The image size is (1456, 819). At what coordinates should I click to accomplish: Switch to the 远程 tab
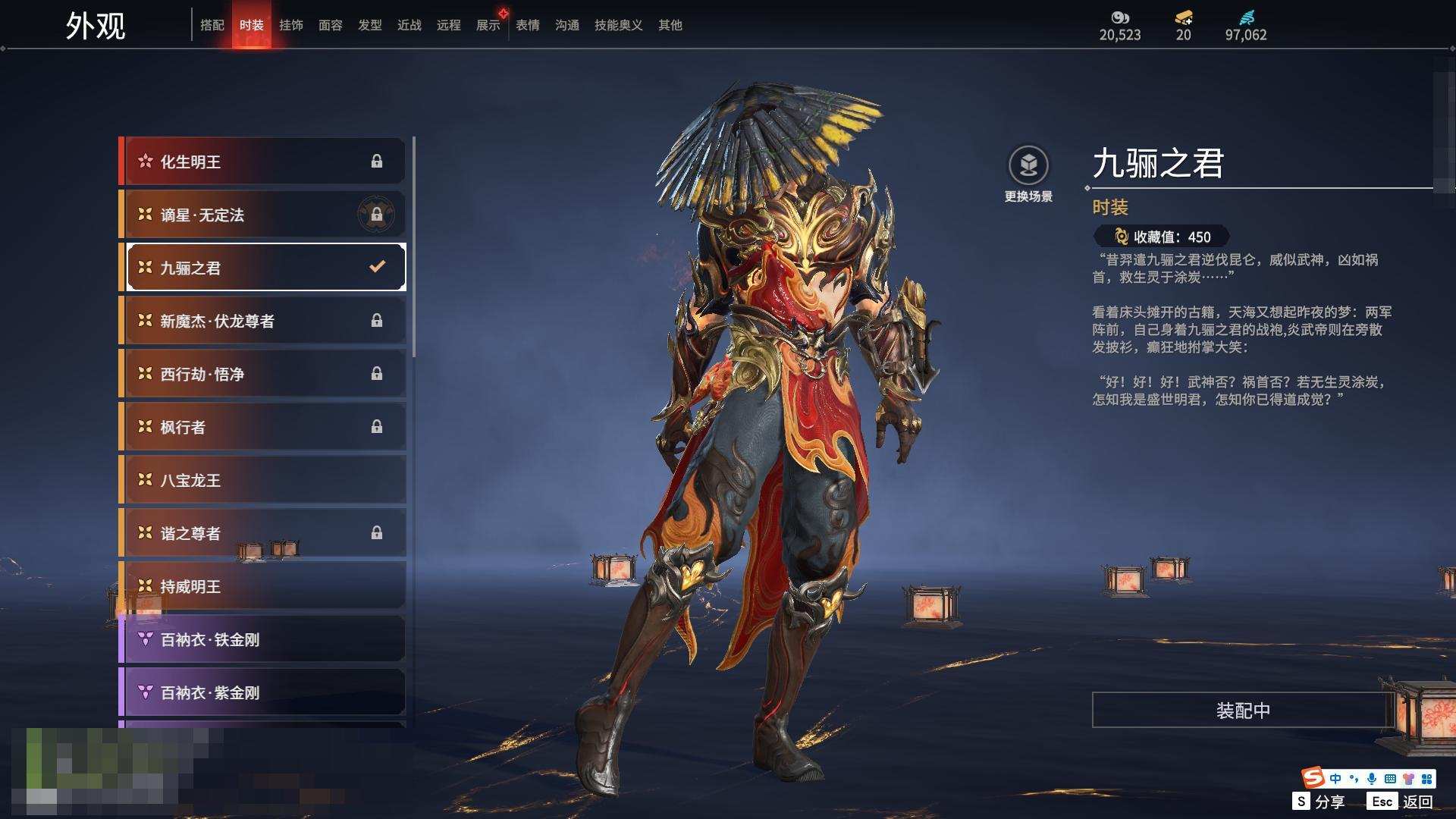(449, 25)
